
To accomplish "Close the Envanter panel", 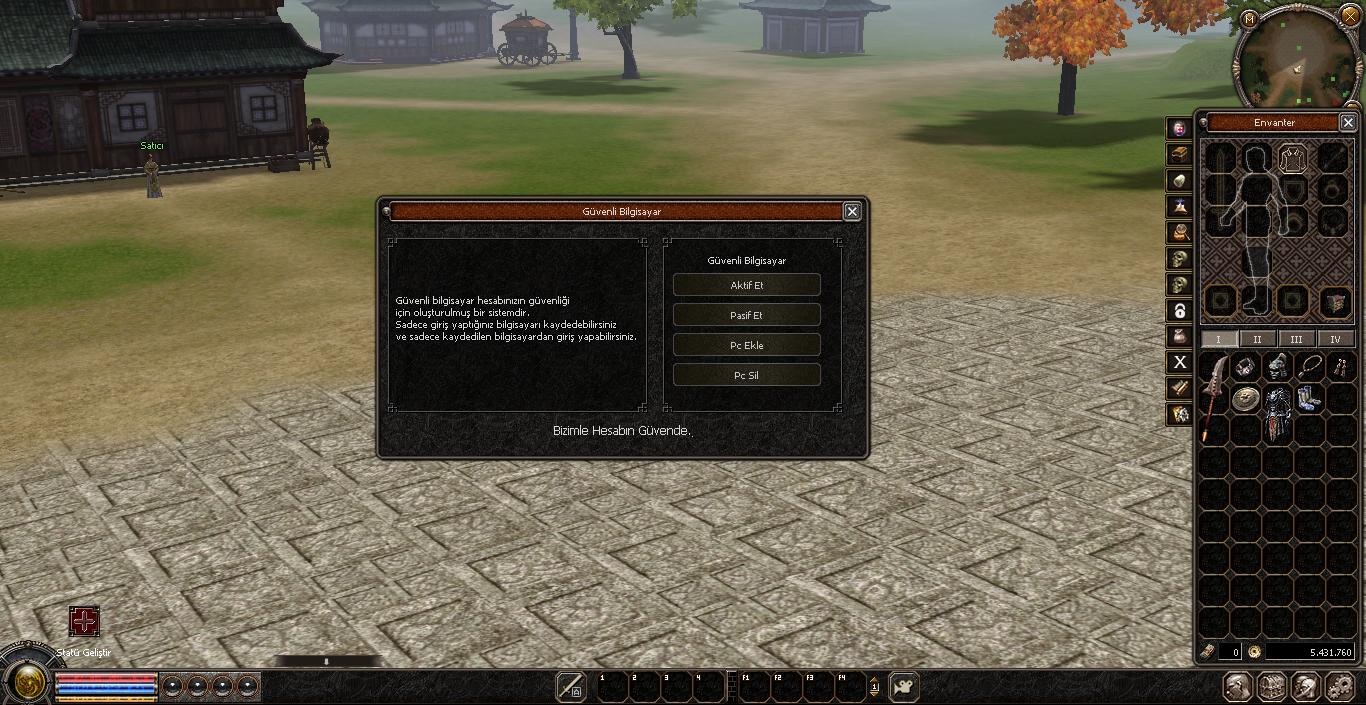I will click(x=1347, y=122).
